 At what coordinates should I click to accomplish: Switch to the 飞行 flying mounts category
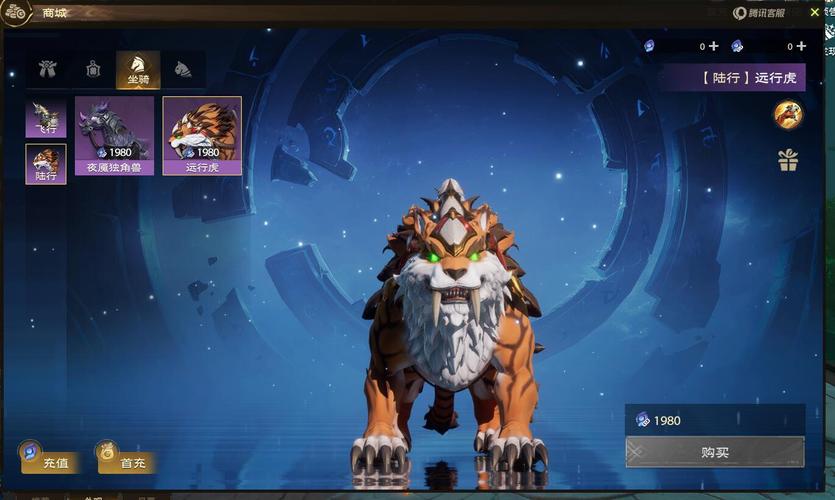[46, 117]
